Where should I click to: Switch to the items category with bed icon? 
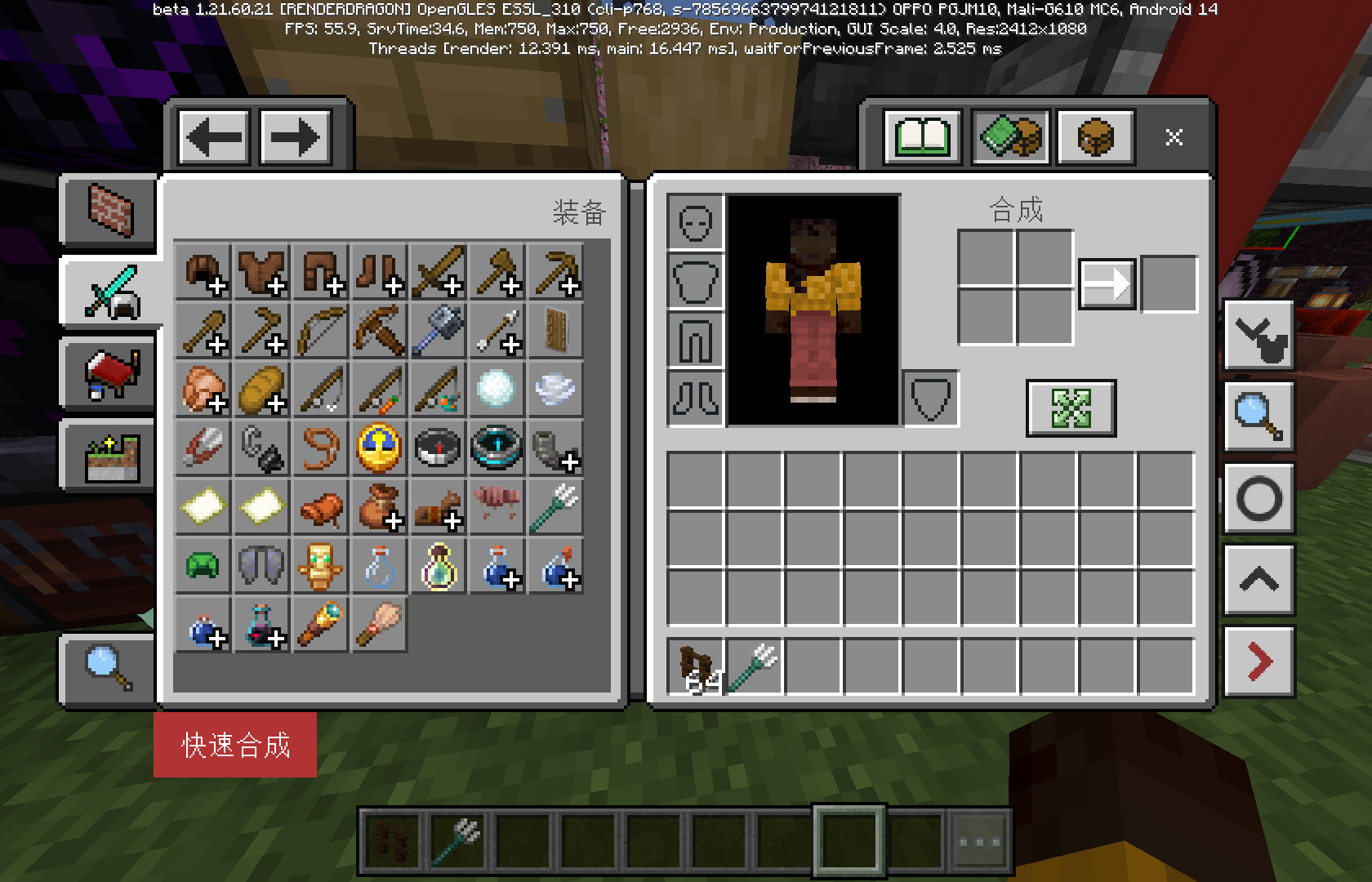(109, 372)
